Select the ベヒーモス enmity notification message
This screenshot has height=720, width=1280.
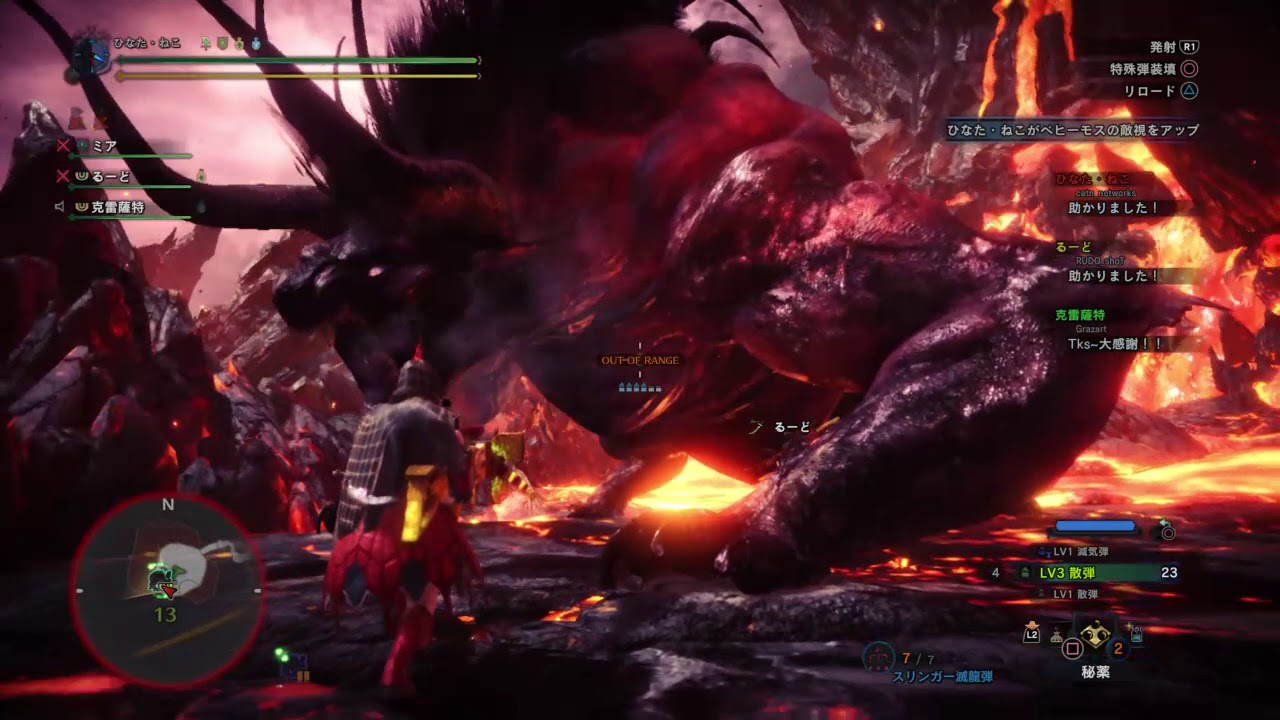[x=1073, y=130]
